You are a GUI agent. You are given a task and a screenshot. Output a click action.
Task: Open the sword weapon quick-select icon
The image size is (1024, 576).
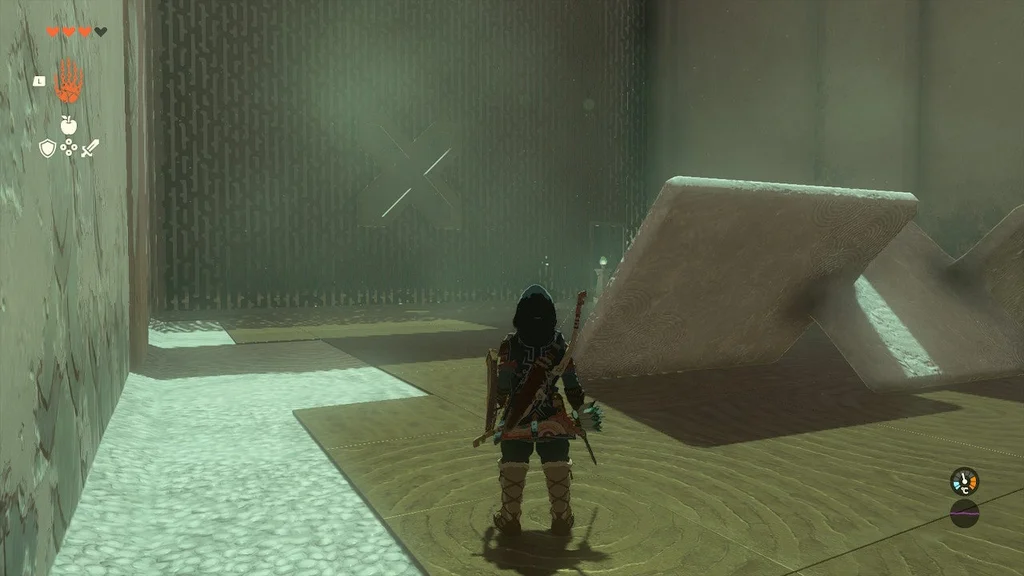click(90, 149)
